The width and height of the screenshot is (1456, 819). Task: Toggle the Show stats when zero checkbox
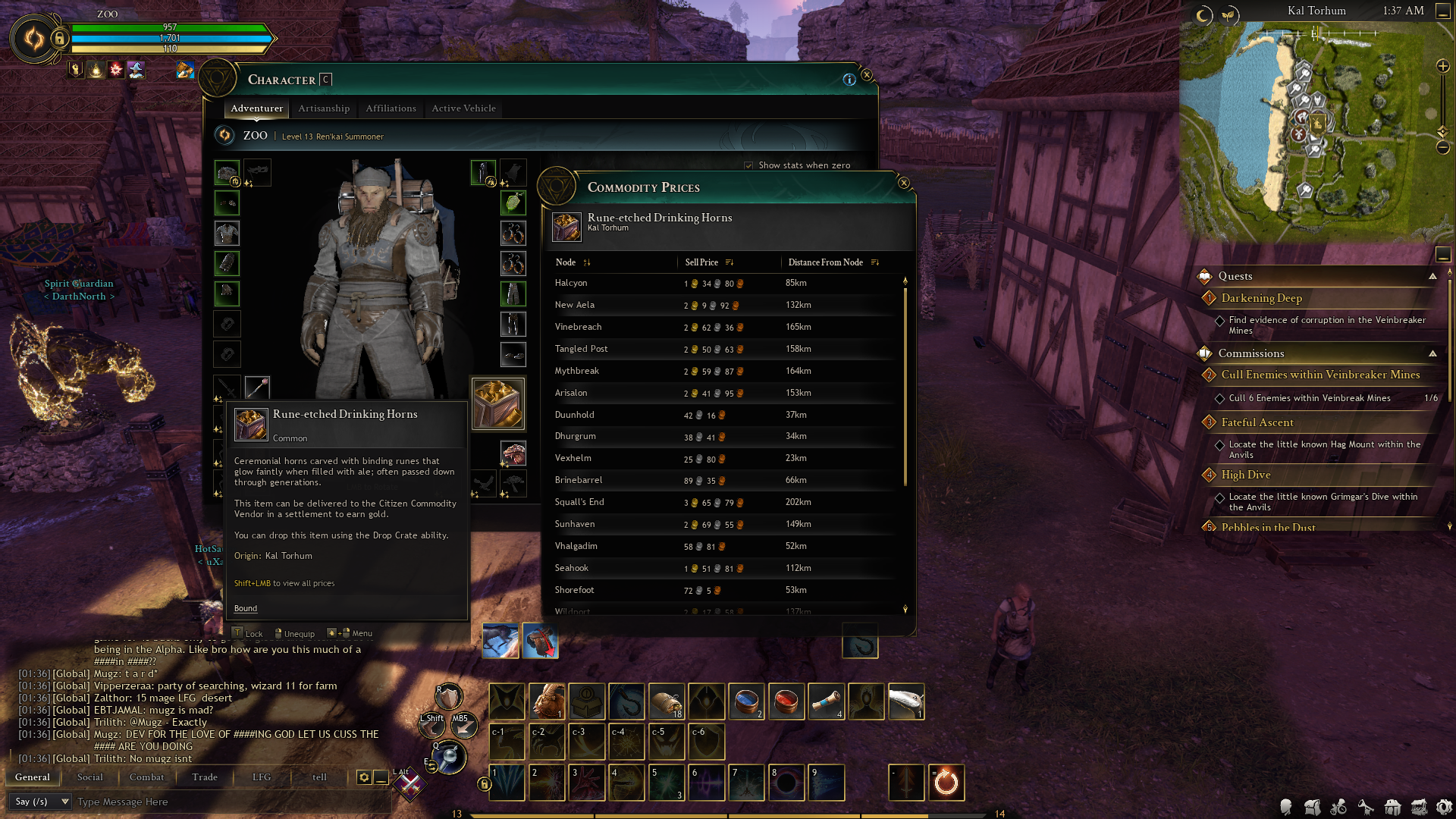click(749, 165)
